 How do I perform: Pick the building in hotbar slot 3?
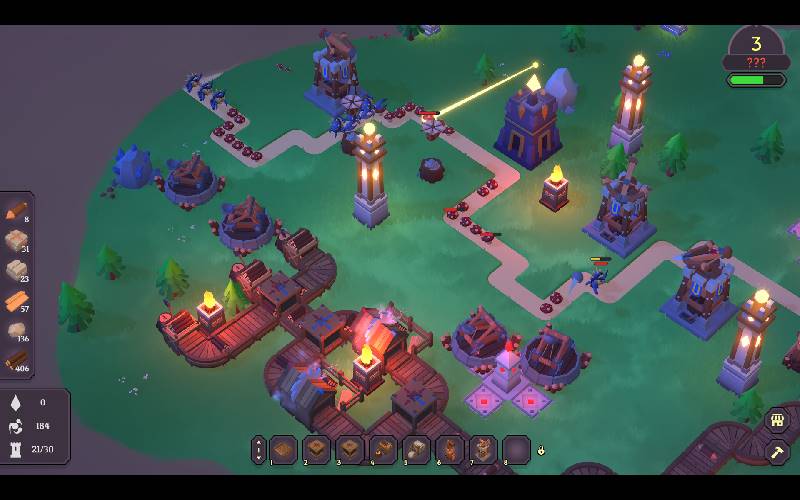[x=349, y=450]
